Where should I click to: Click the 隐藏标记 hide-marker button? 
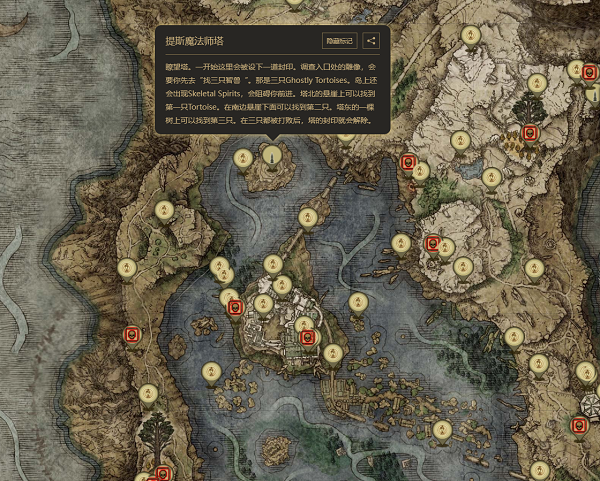pos(339,41)
